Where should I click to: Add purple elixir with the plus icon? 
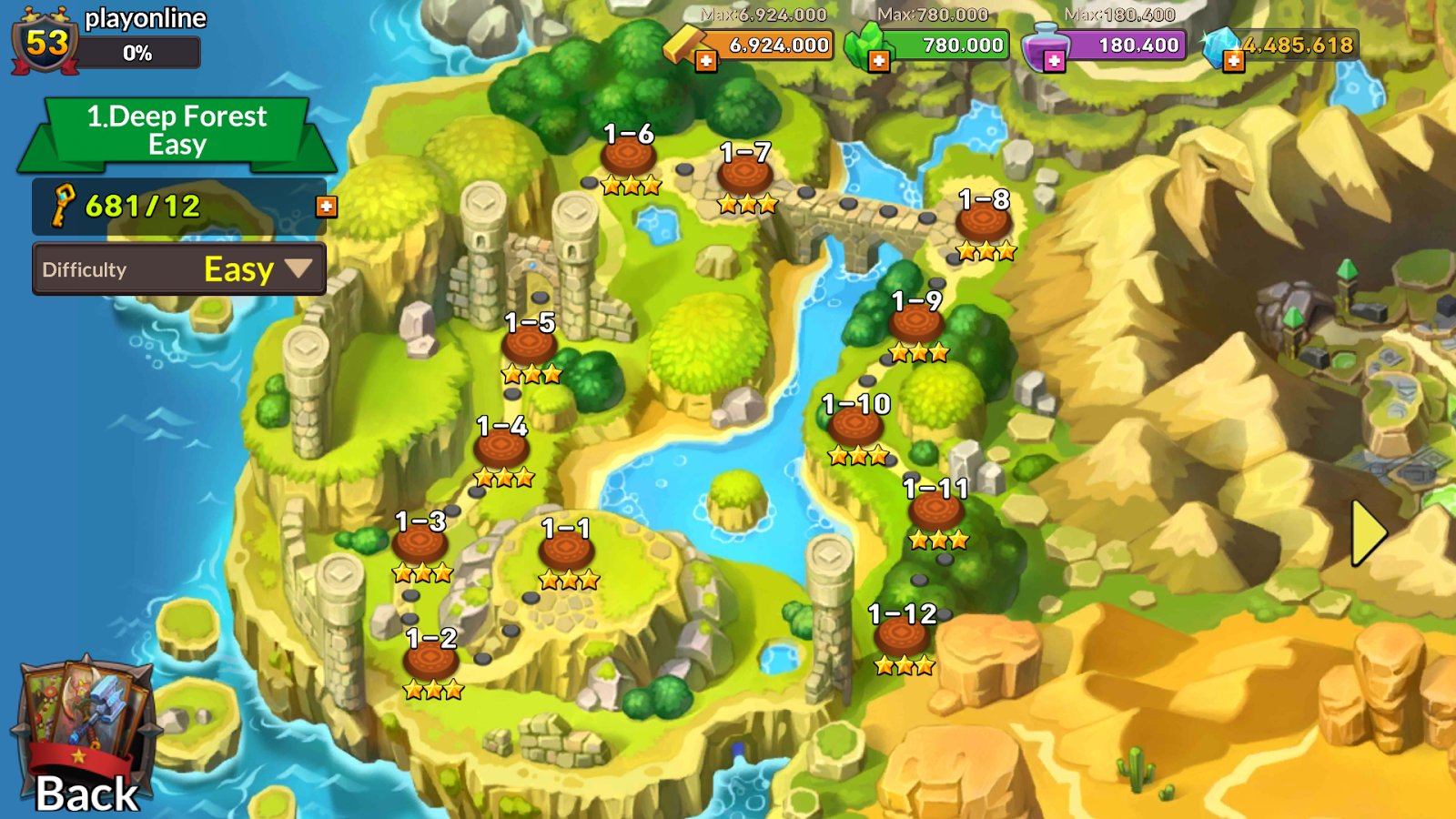(1054, 62)
